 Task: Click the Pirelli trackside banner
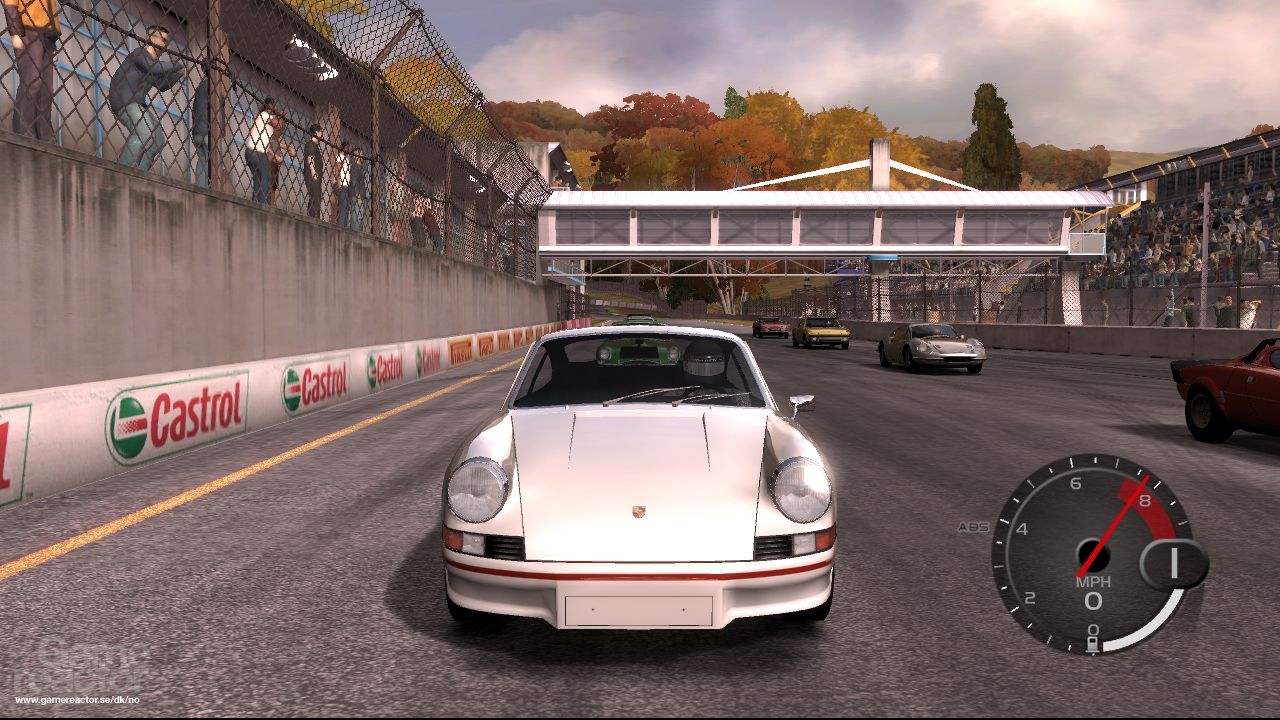pyautogui.click(x=461, y=352)
